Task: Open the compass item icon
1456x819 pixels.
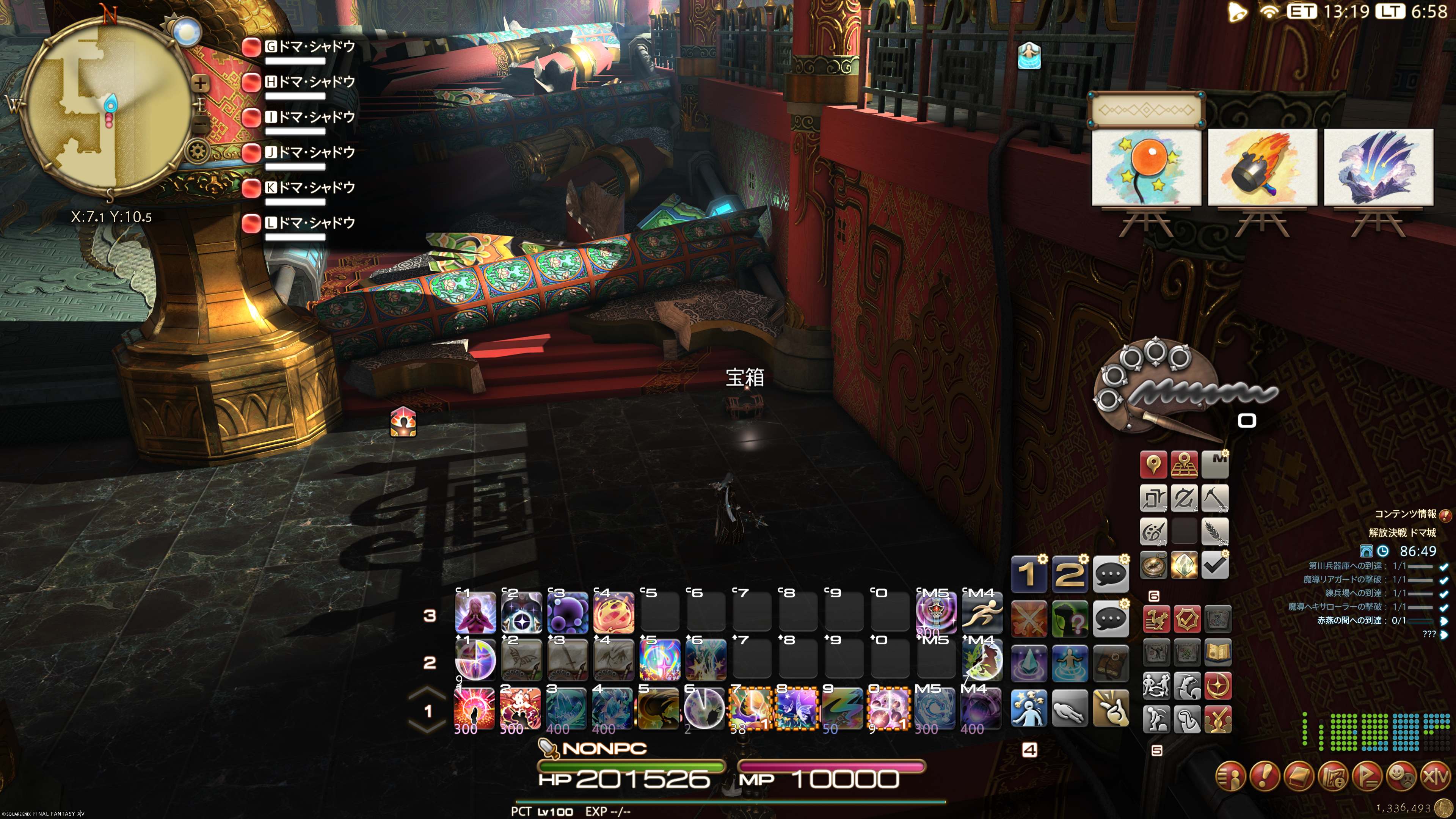Action: pos(1153,565)
